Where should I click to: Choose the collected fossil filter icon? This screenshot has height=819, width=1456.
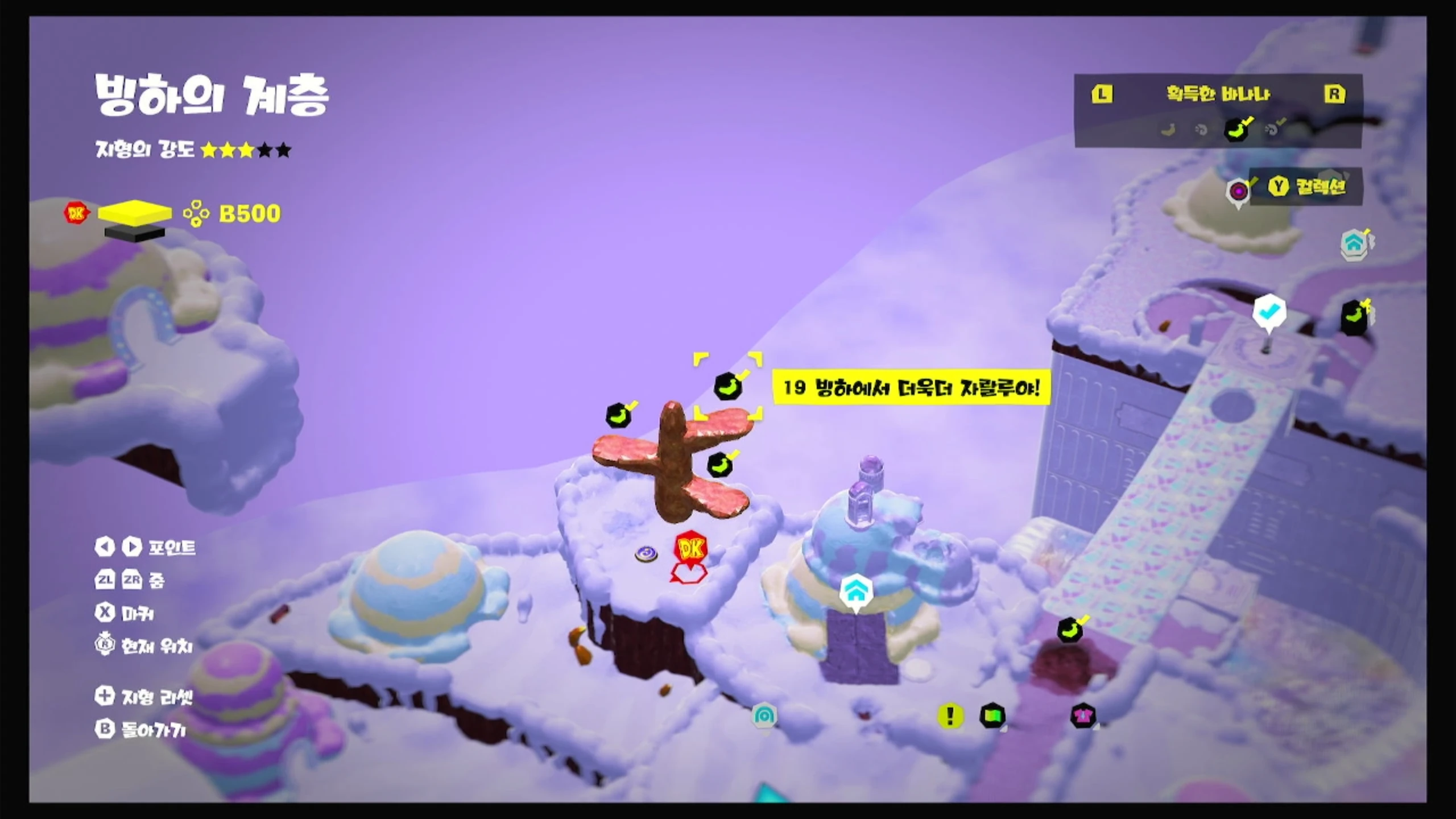click(1272, 130)
